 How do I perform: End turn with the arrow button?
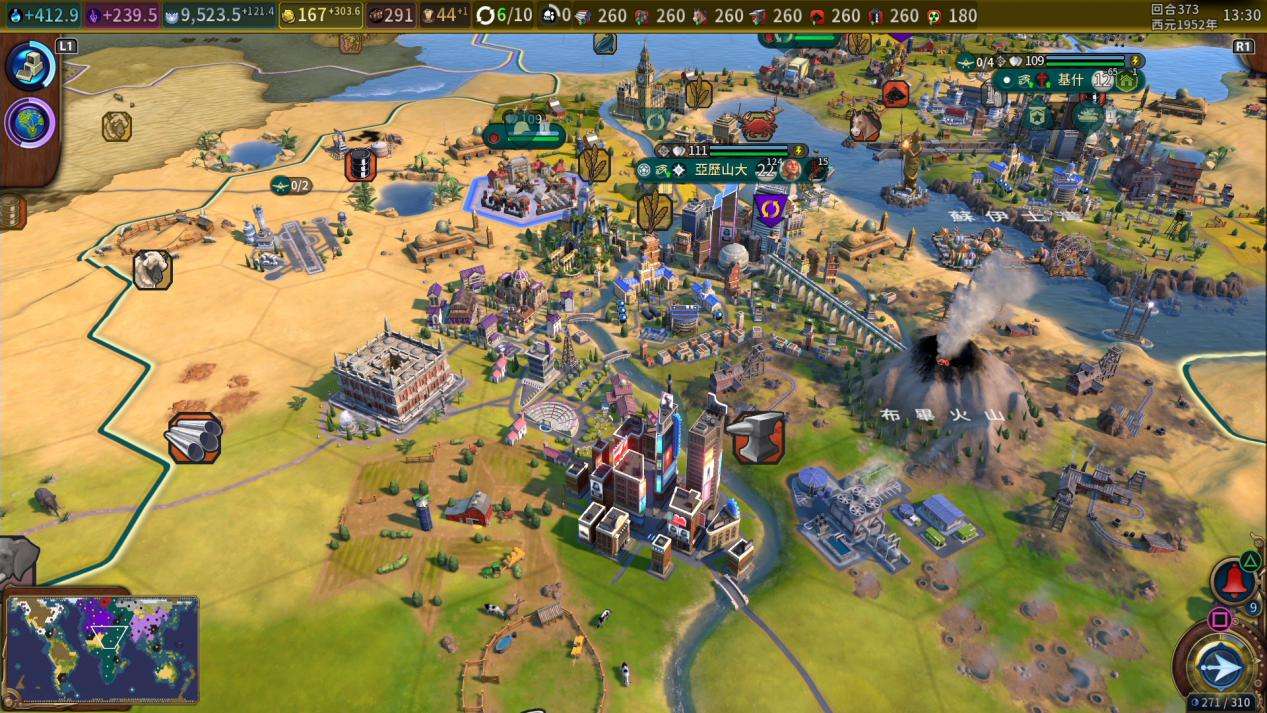pos(1221,667)
